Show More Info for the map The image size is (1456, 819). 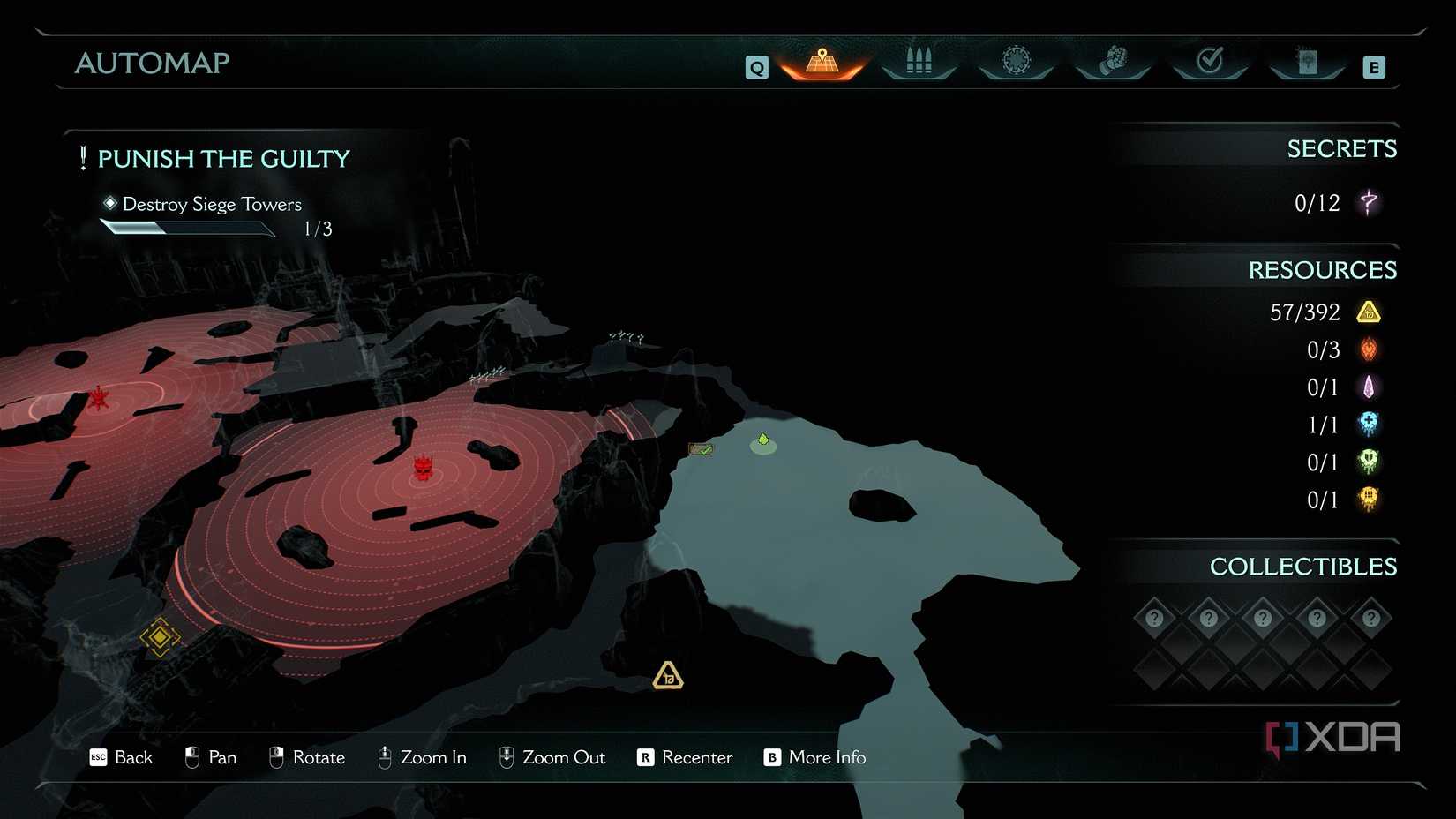pos(814,757)
